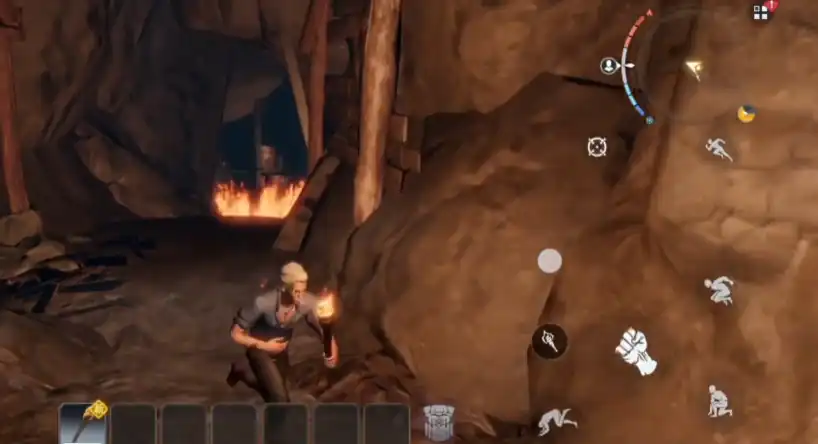Tap the torch action button in dark circle
Viewport: 818px width, 444px height.
549,341
